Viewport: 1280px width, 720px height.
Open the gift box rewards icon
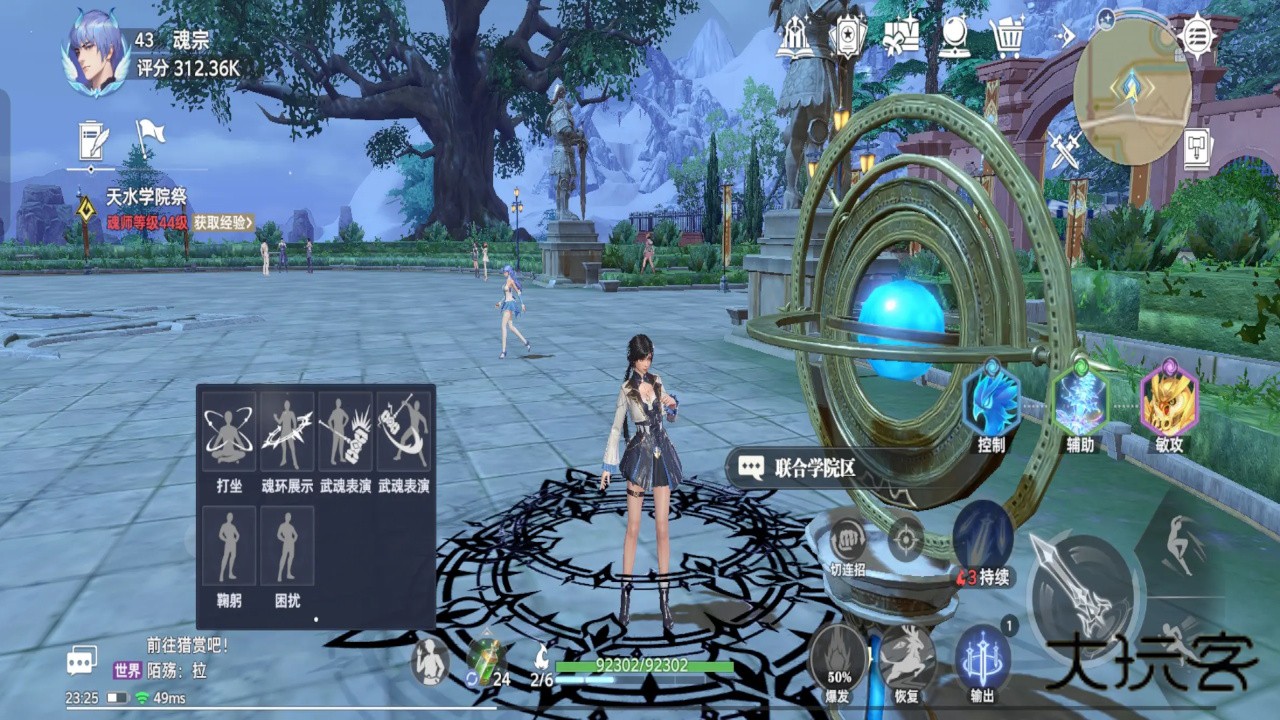[x=901, y=38]
